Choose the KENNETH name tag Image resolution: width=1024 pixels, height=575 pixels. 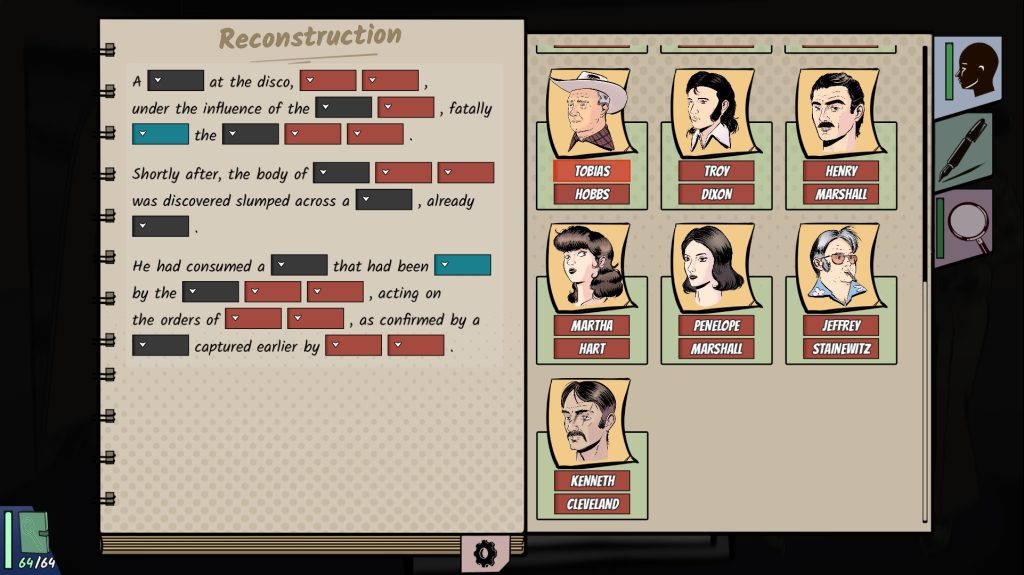592,480
